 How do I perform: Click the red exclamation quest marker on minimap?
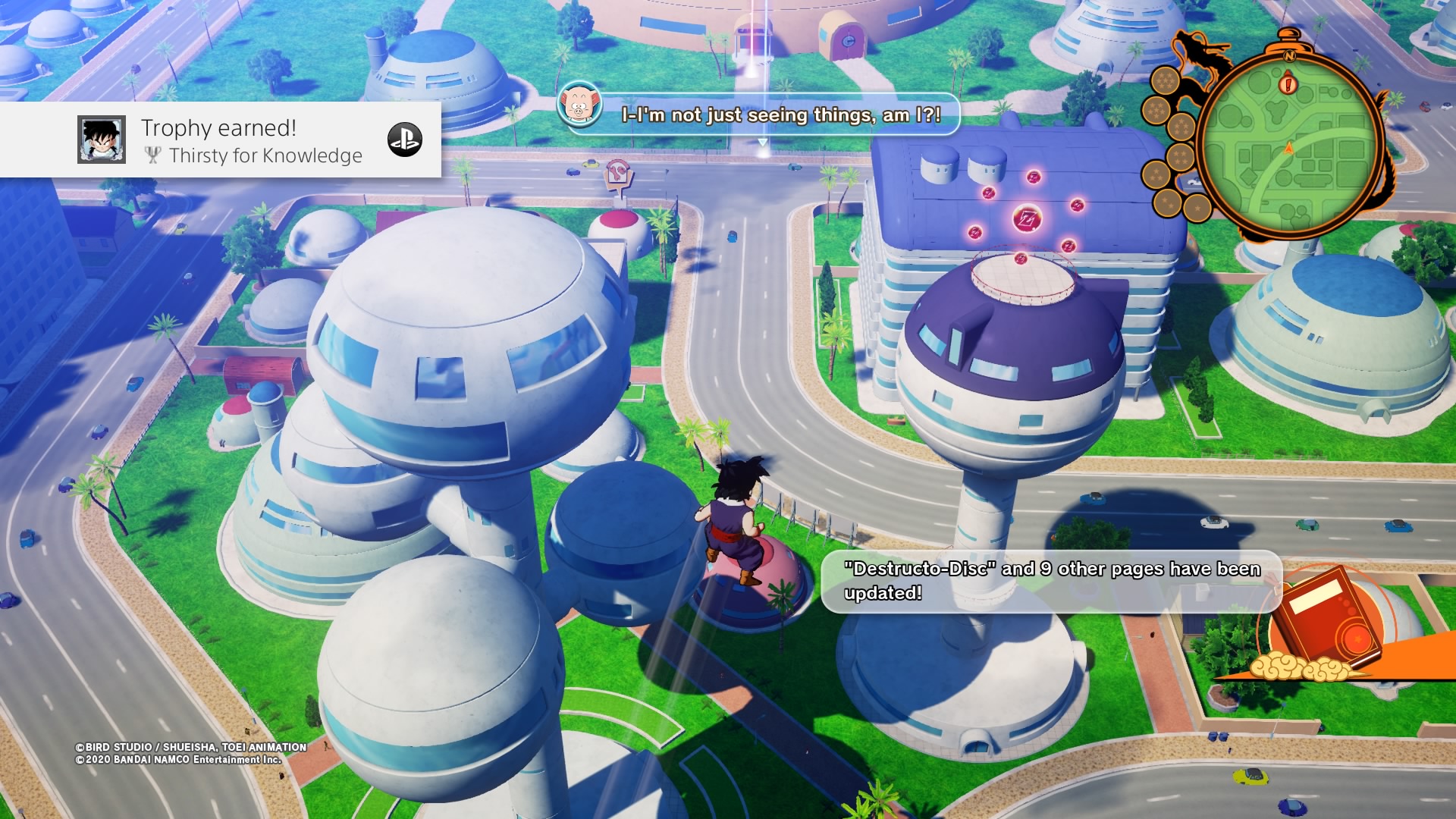tap(1288, 83)
